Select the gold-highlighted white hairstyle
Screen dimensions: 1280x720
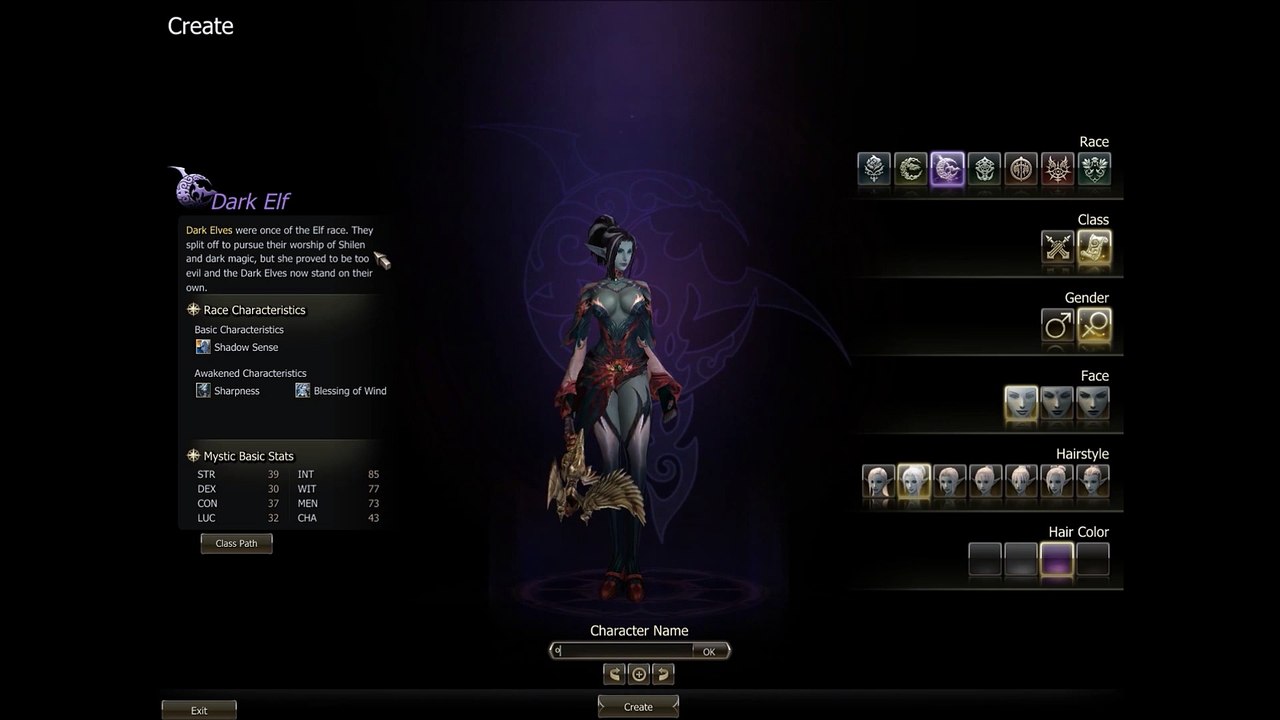[914, 481]
